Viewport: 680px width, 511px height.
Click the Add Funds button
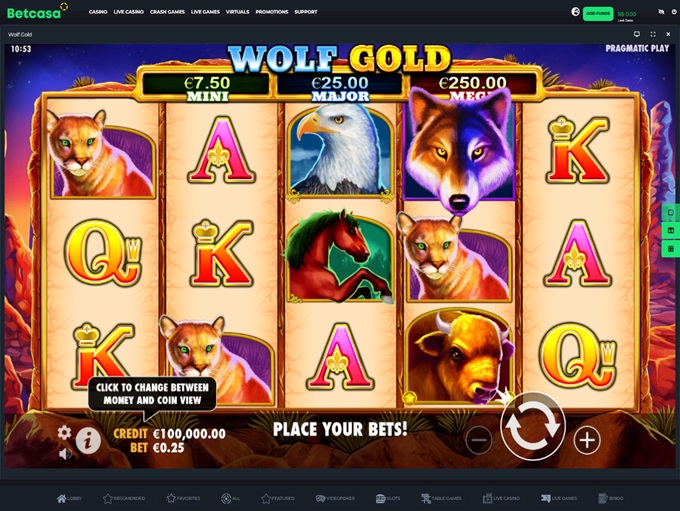598,12
